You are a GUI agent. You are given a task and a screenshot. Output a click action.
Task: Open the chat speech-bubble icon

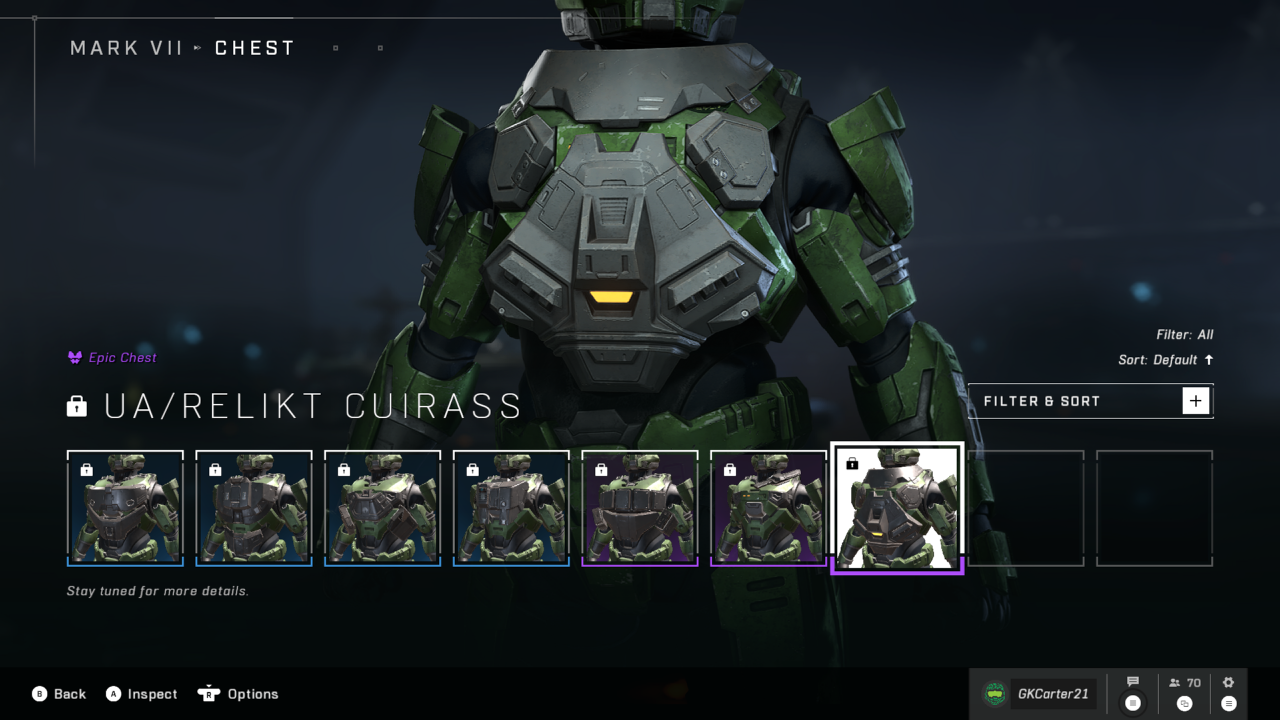click(x=1133, y=683)
